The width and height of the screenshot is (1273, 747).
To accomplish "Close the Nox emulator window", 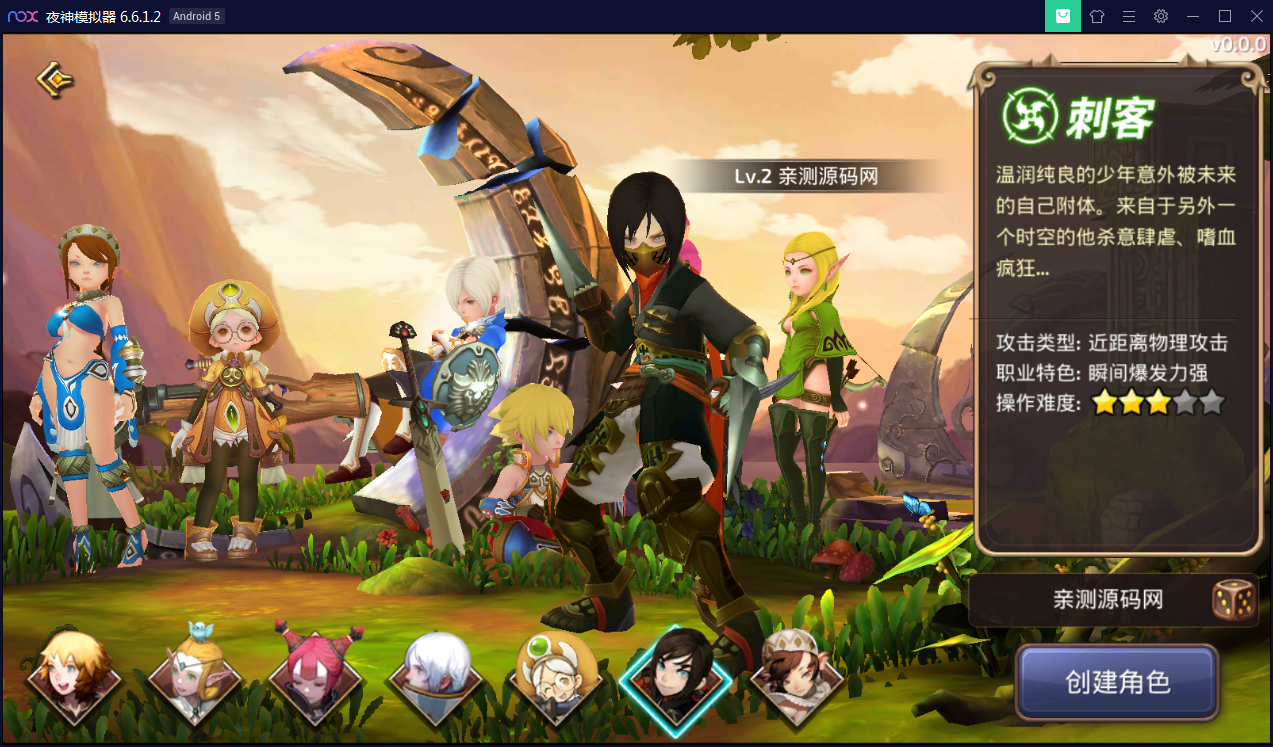I will [x=1256, y=16].
